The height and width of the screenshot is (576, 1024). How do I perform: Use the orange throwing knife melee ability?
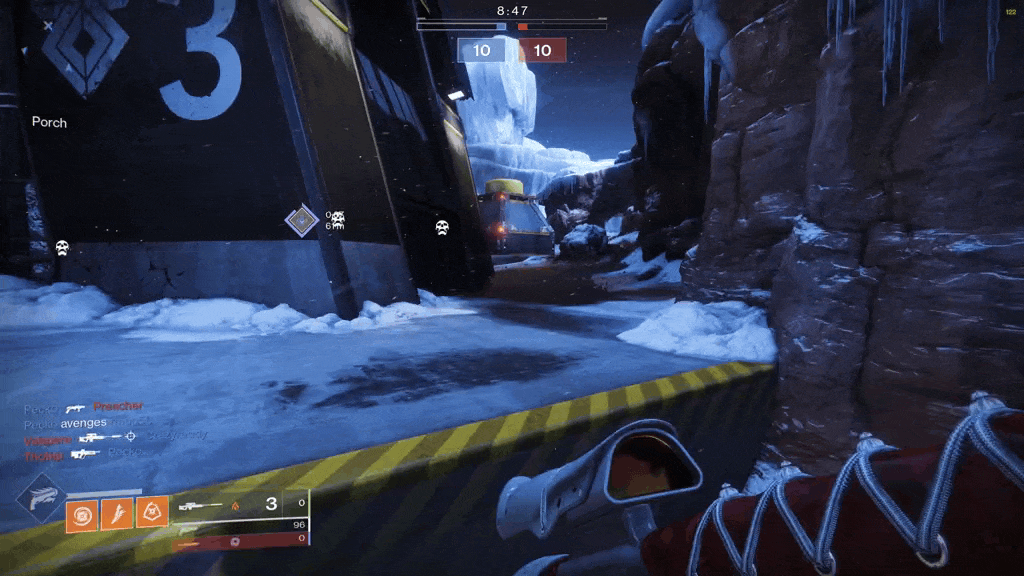pyautogui.click(x=117, y=514)
